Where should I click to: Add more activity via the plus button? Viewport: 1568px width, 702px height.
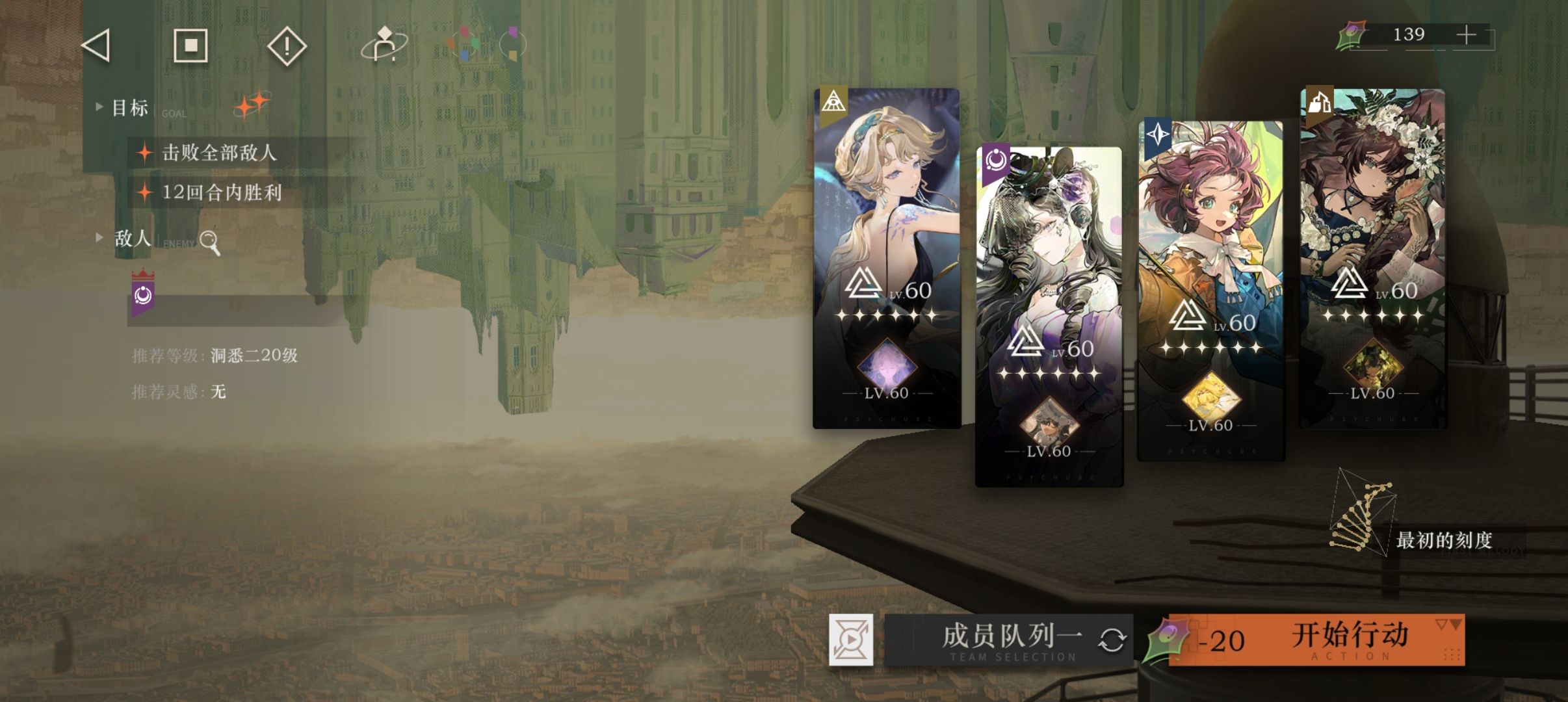[x=1467, y=35]
